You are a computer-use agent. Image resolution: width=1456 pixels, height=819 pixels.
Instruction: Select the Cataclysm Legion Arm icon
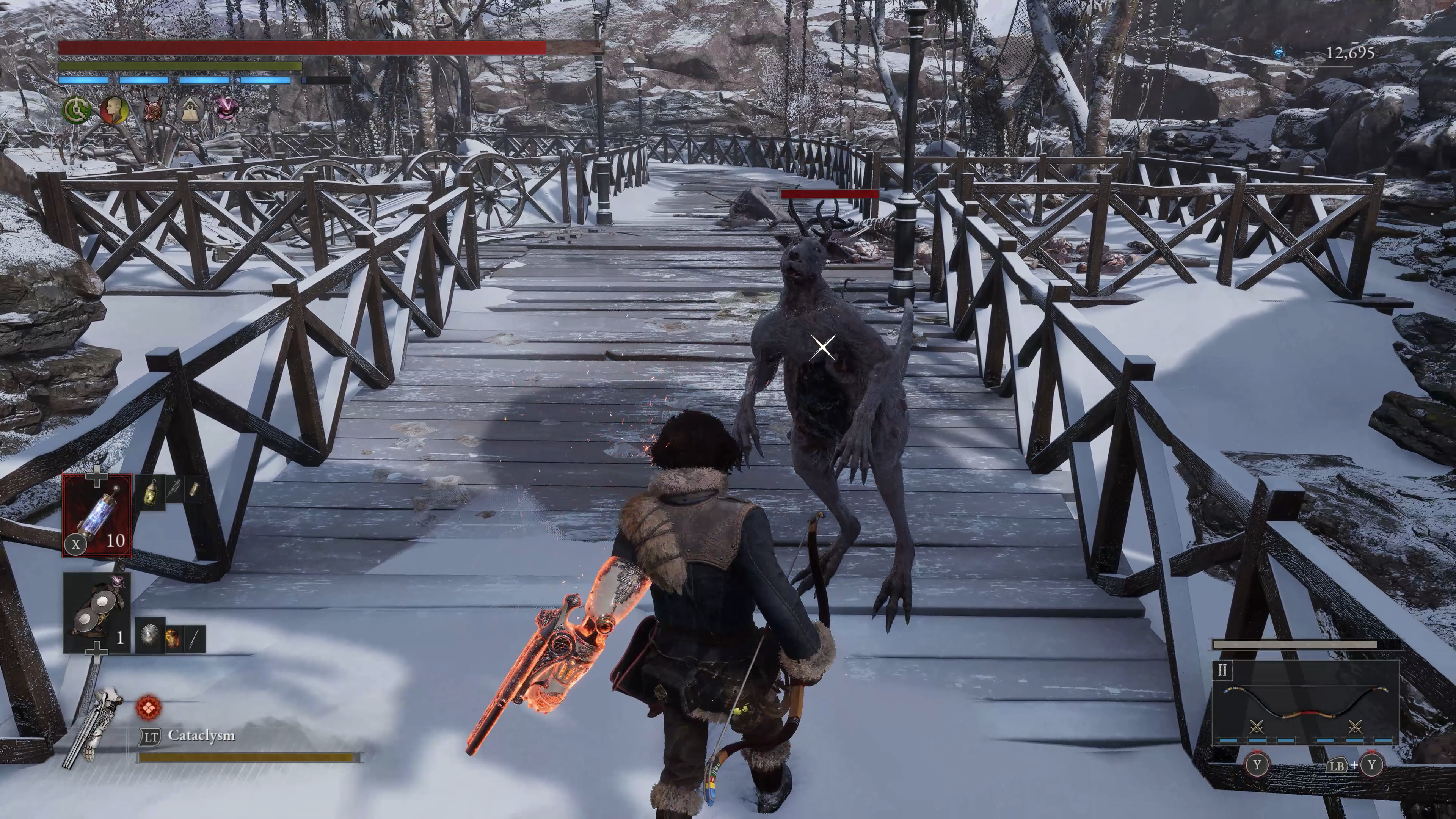point(95,727)
